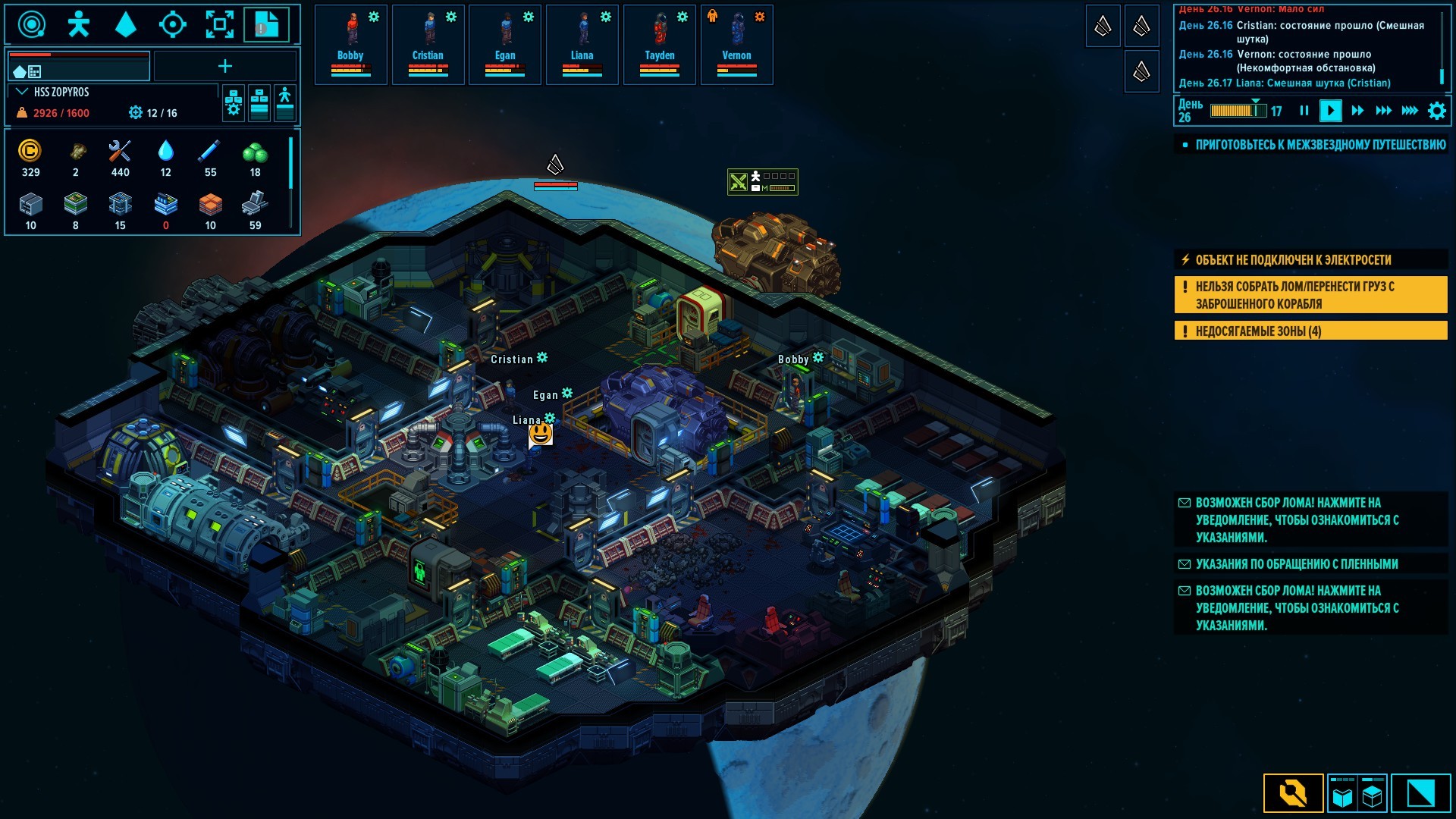The width and height of the screenshot is (1456, 819).
Task: Open the crew management tab
Action: 78,25
